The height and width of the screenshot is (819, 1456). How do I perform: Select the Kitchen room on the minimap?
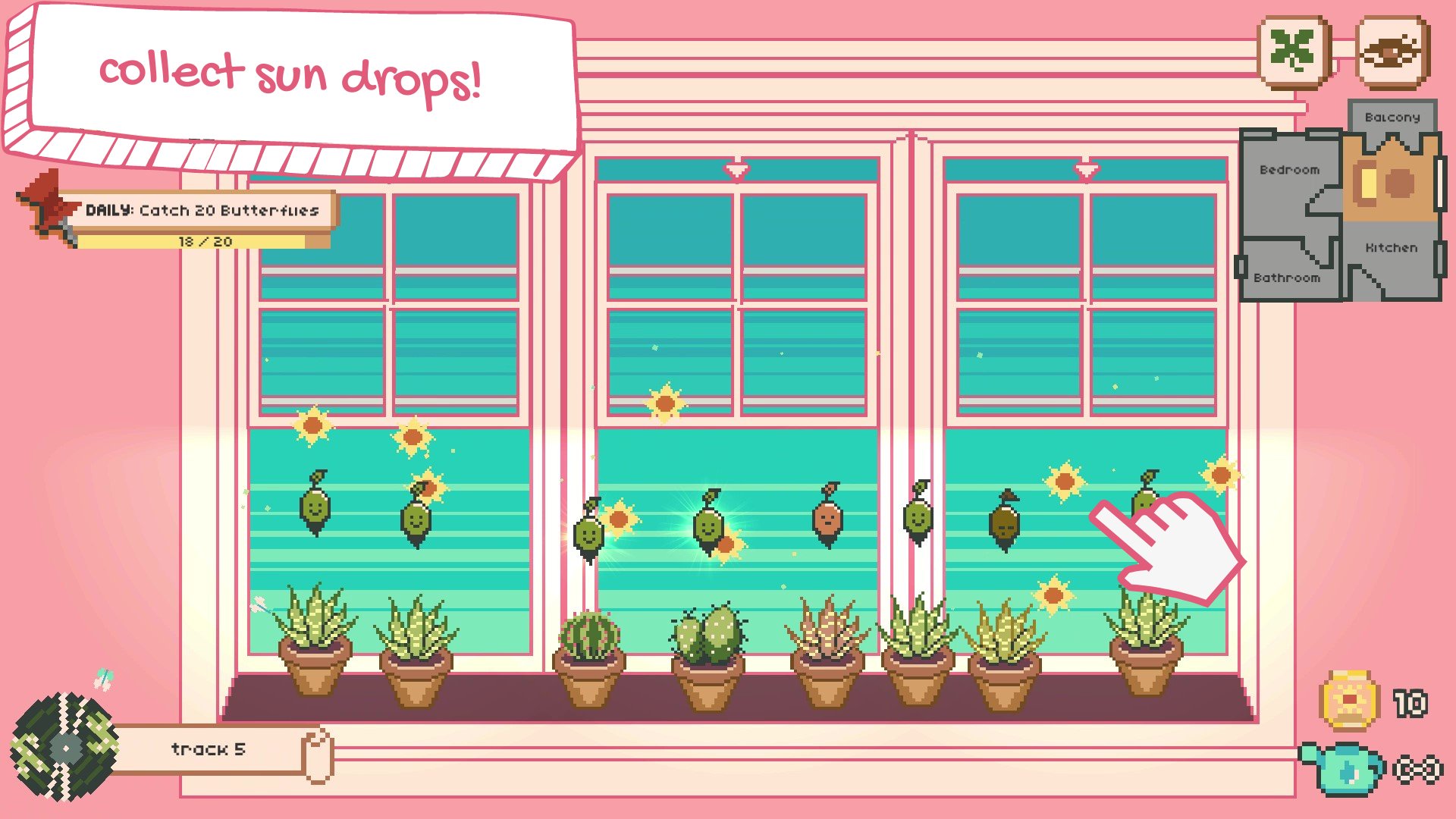(x=1391, y=247)
